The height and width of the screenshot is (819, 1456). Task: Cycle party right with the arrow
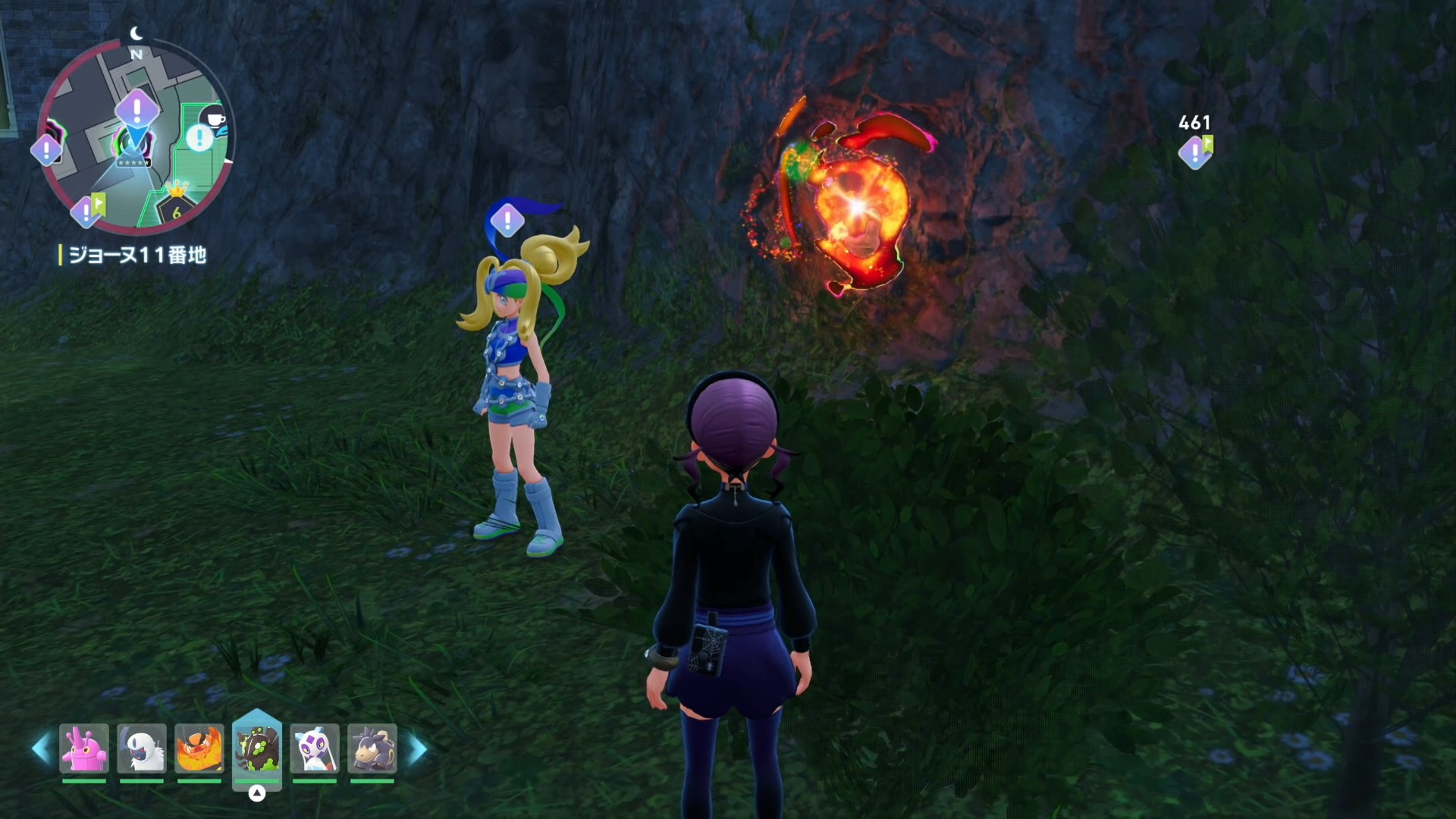click(418, 749)
